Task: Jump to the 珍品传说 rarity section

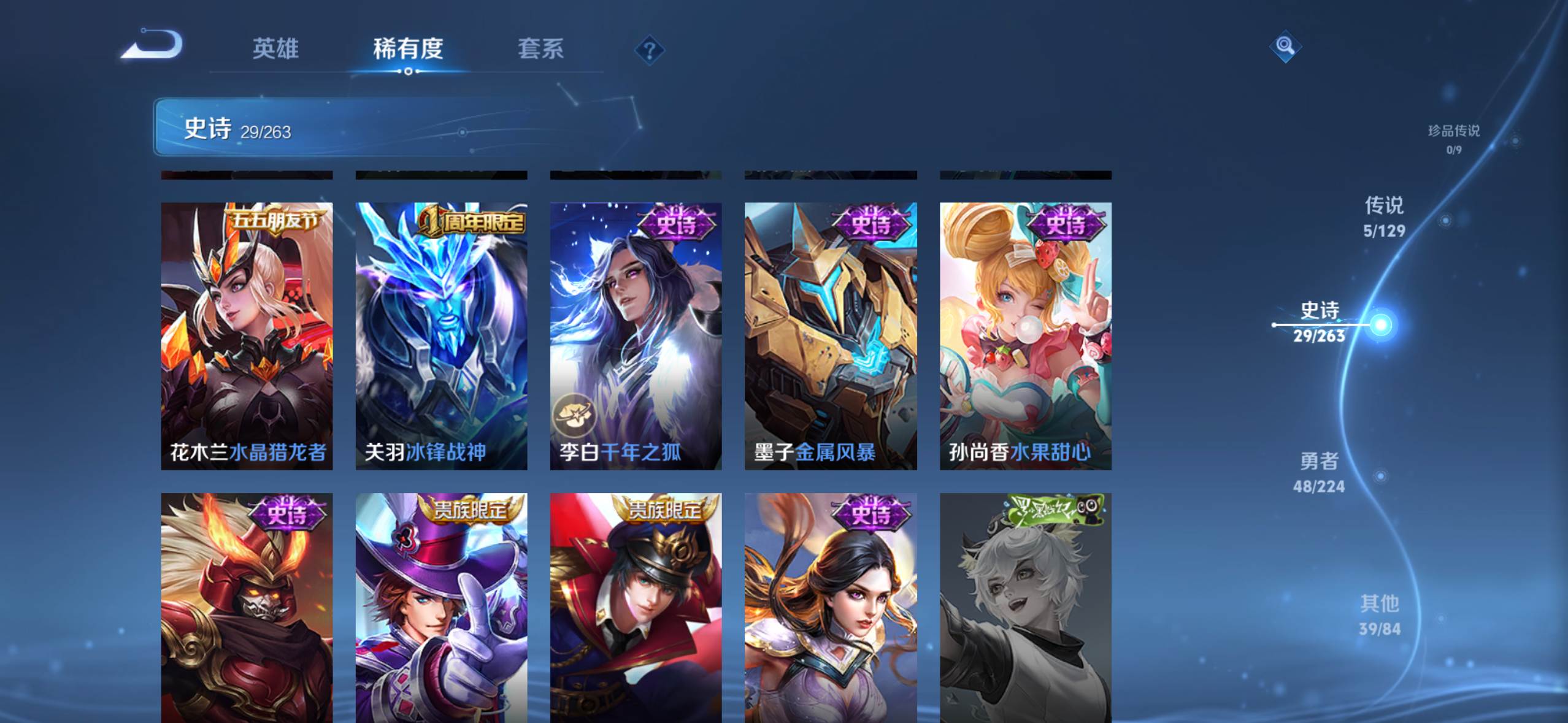Action: pos(1453,139)
